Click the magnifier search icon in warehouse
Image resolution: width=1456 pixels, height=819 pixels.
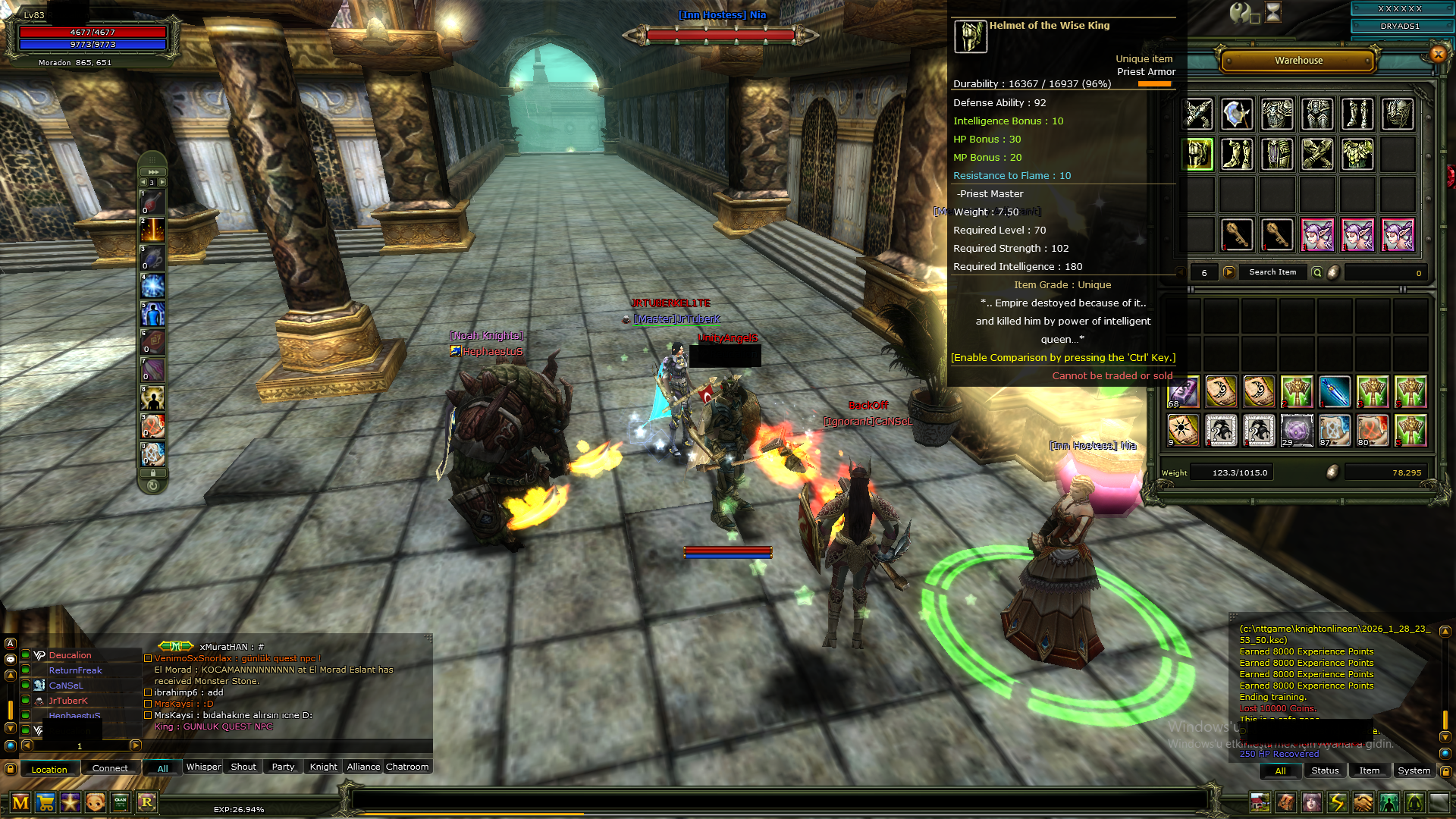(1317, 271)
